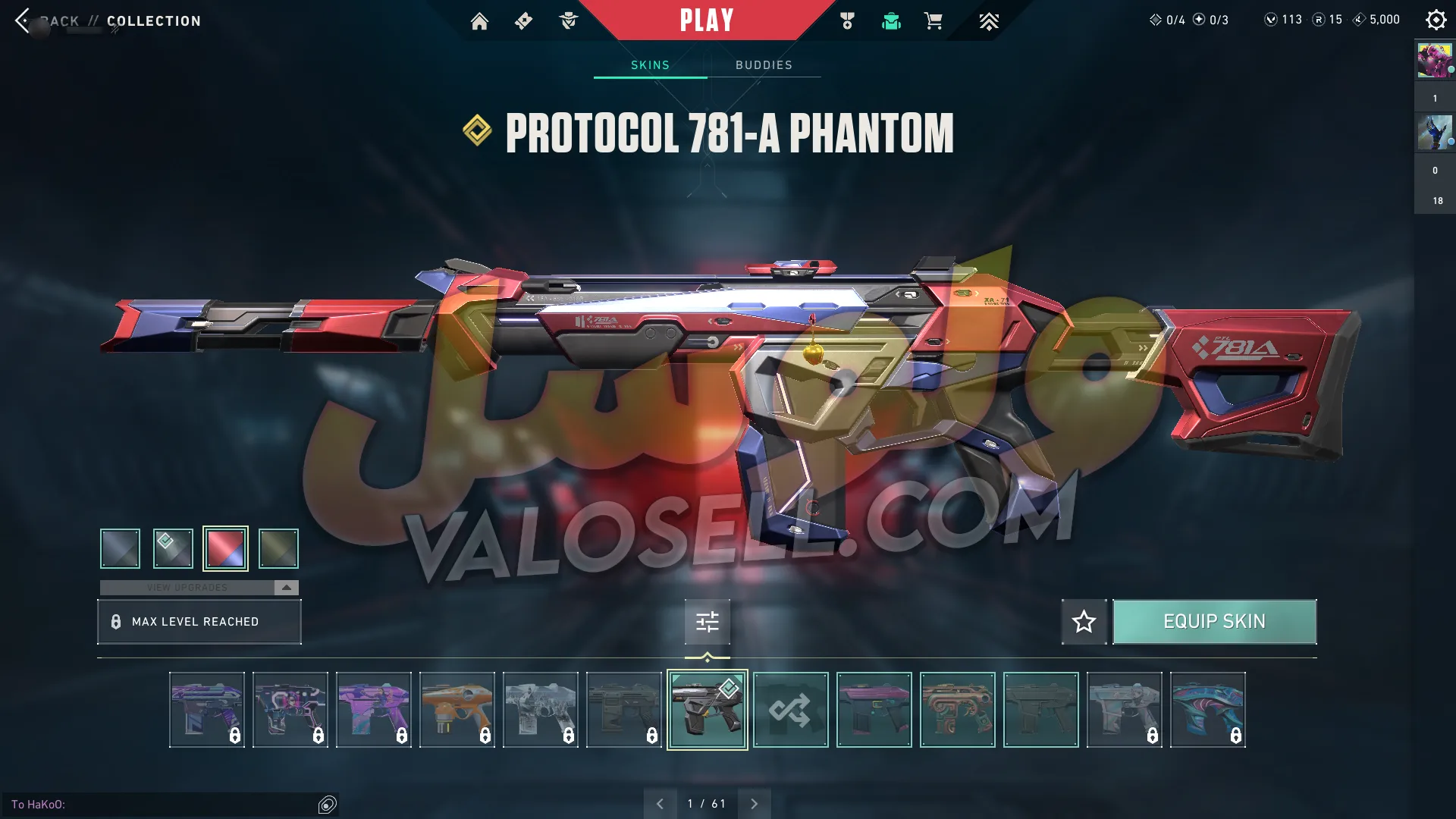Click the big PLAY button
Screen dimensions: 1456x819
pos(706,20)
